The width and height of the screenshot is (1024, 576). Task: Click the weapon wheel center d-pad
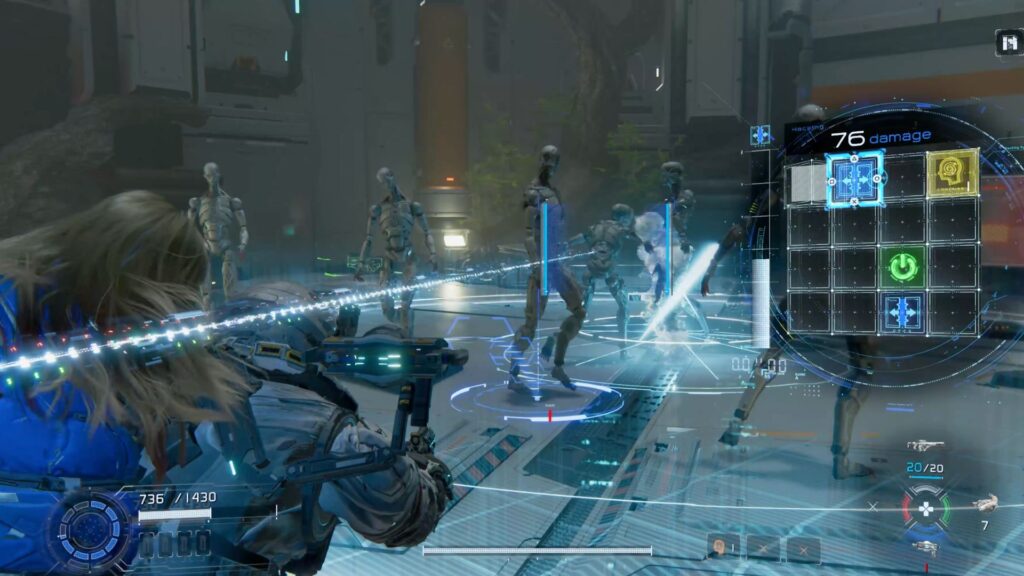(x=926, y=507)
